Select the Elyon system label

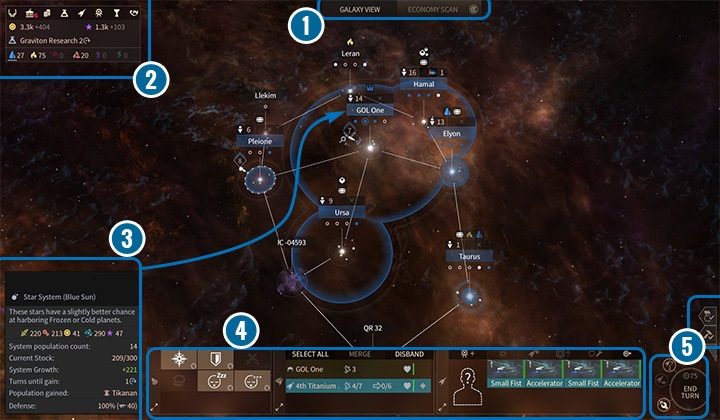451,133
